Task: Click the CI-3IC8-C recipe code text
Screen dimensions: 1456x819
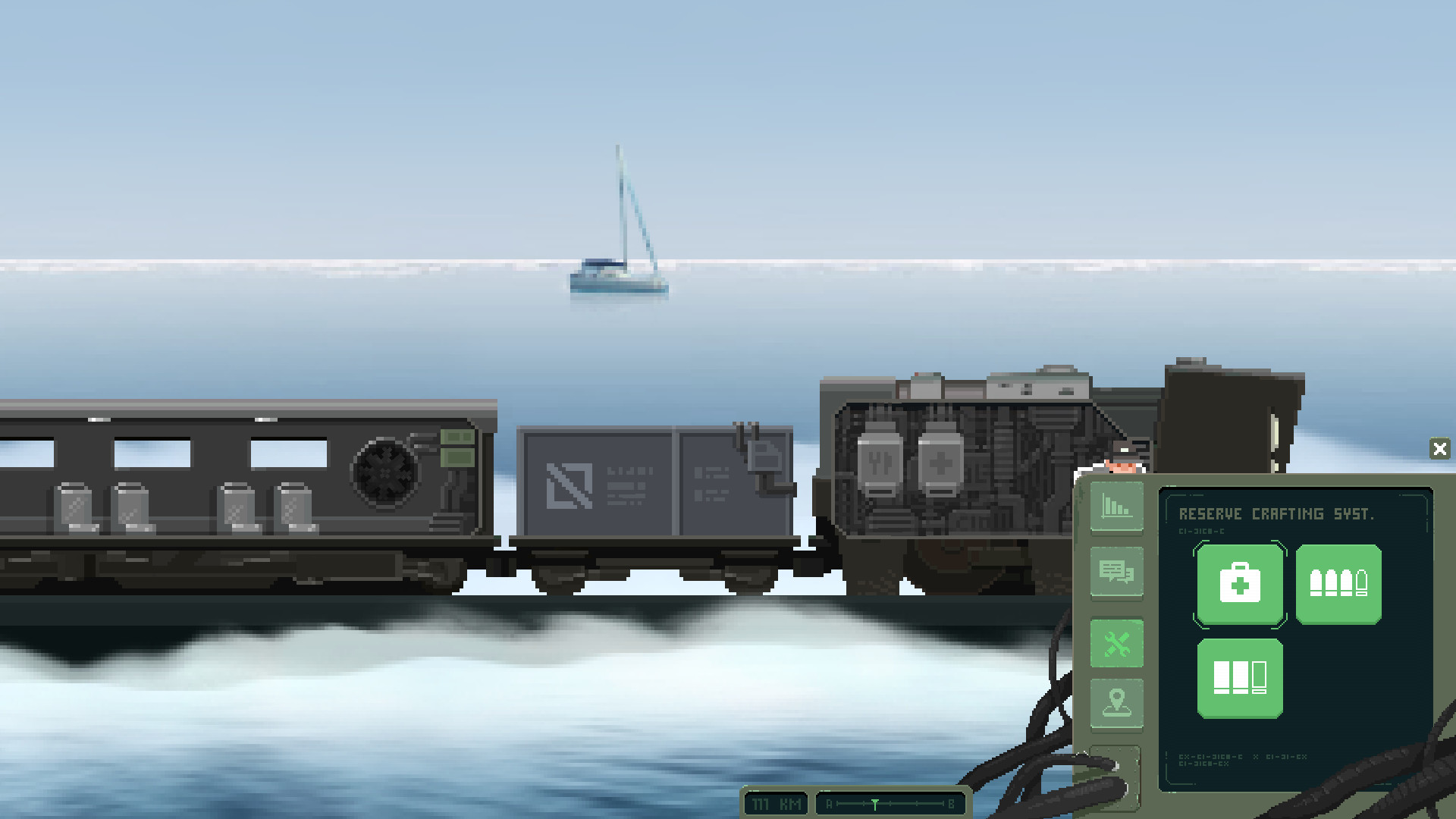Action: click(x=1200, y=531)
